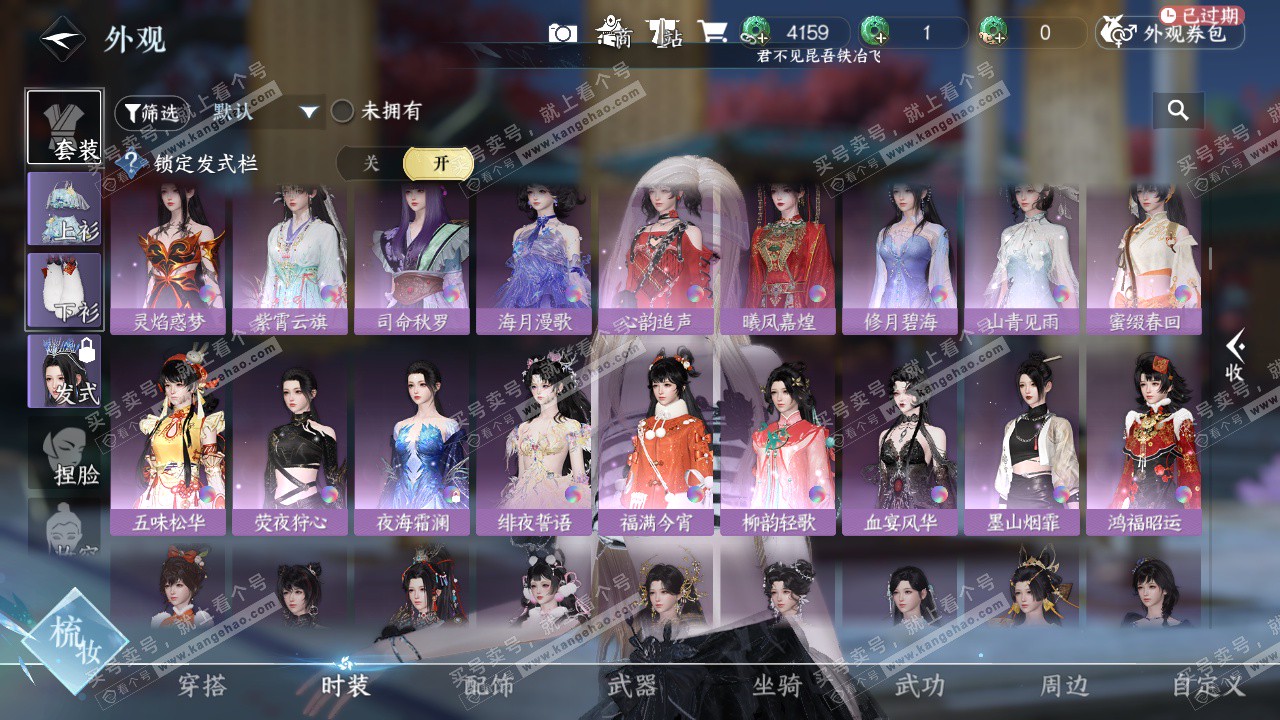Switch to the 武器 bottom tab
This screenshot has width=1280, height=720.
pyautogui.click(x=632, y=685)
